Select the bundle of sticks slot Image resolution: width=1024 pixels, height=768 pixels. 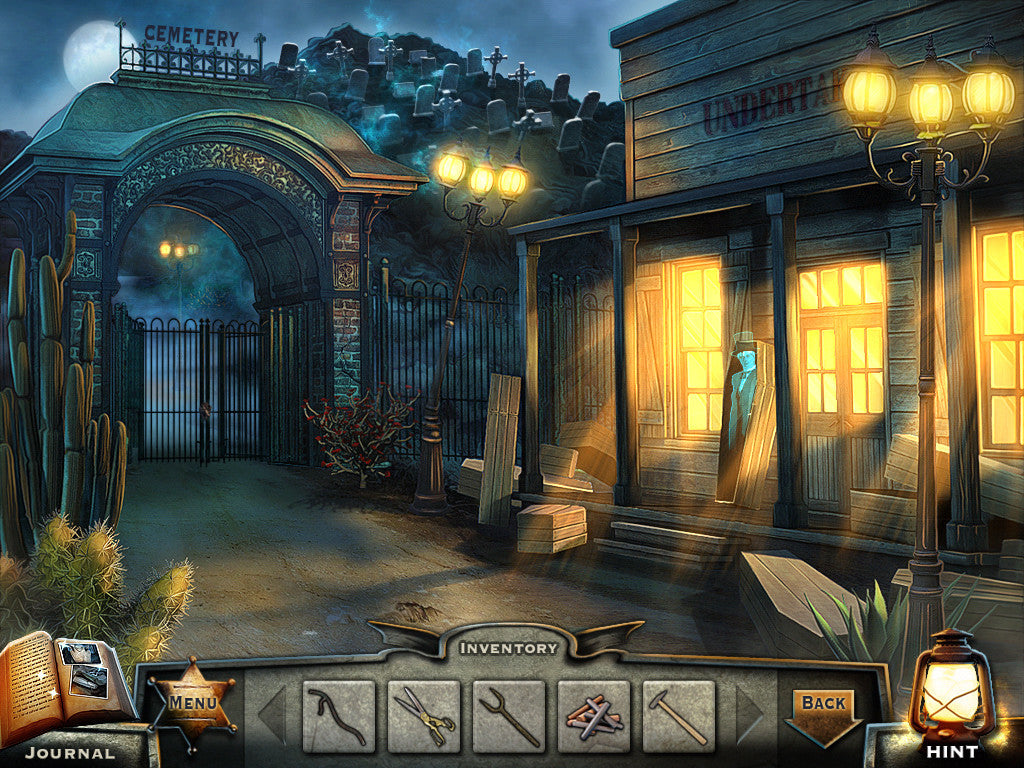click(x=594, y=716)
